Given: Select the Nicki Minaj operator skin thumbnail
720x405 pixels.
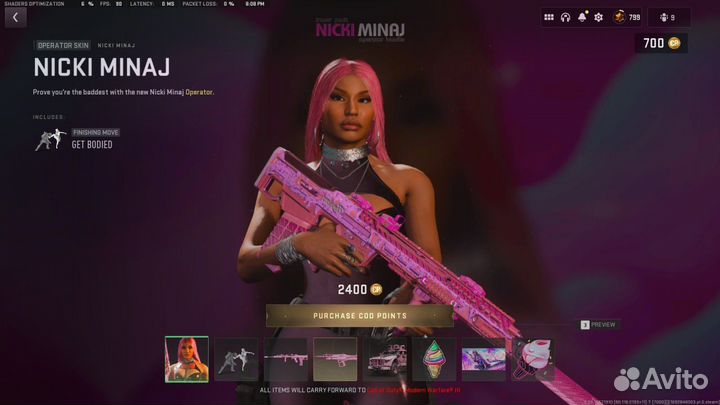Looking at the screenshot, I should [x=187, y=359].
